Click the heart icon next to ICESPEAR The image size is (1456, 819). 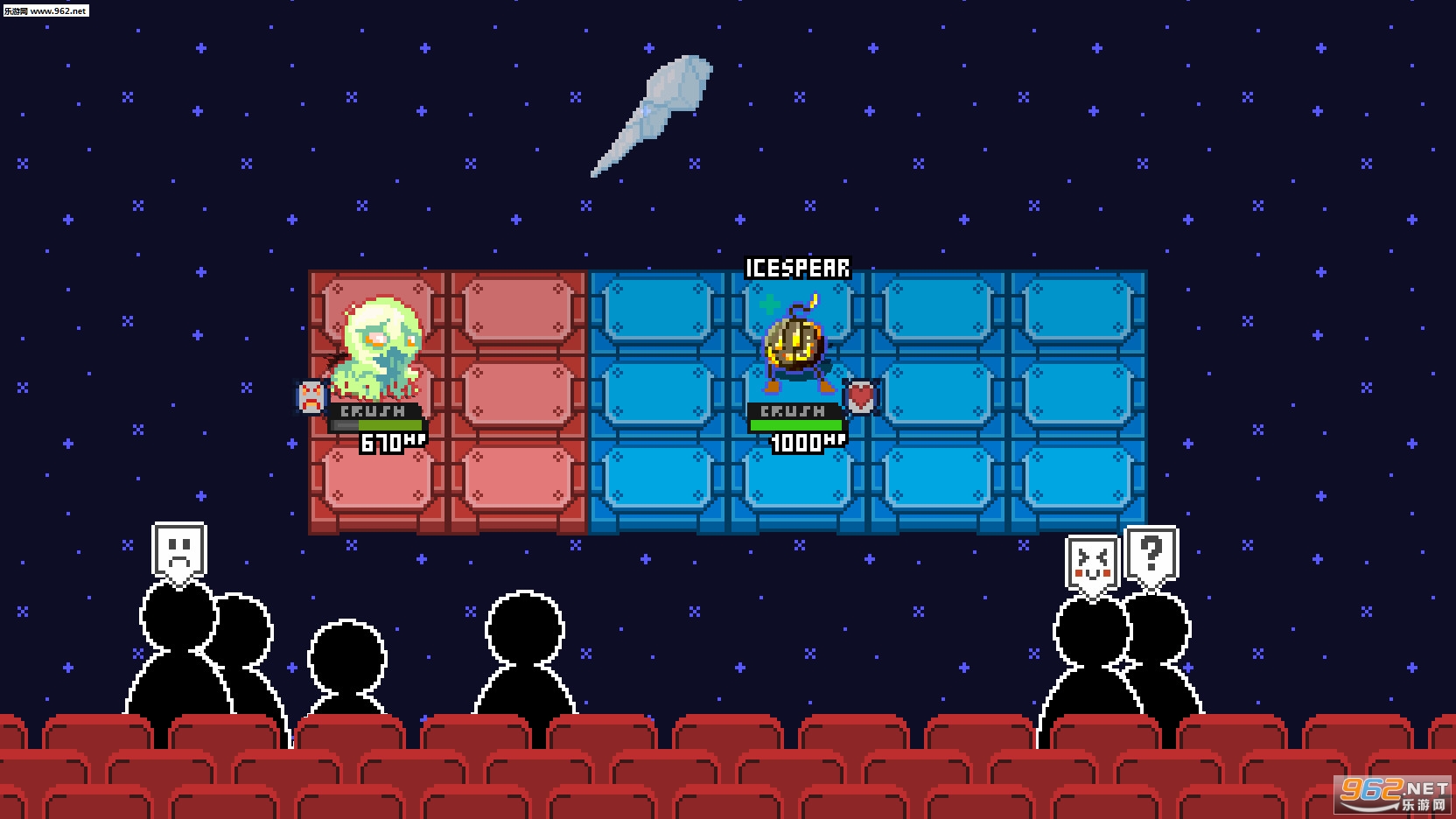click(x=861, y=395)
